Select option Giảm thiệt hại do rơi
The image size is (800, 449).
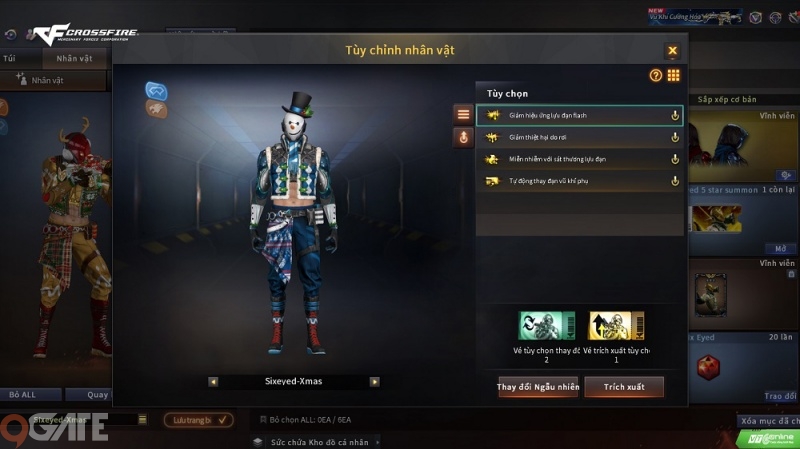point(579,137)
